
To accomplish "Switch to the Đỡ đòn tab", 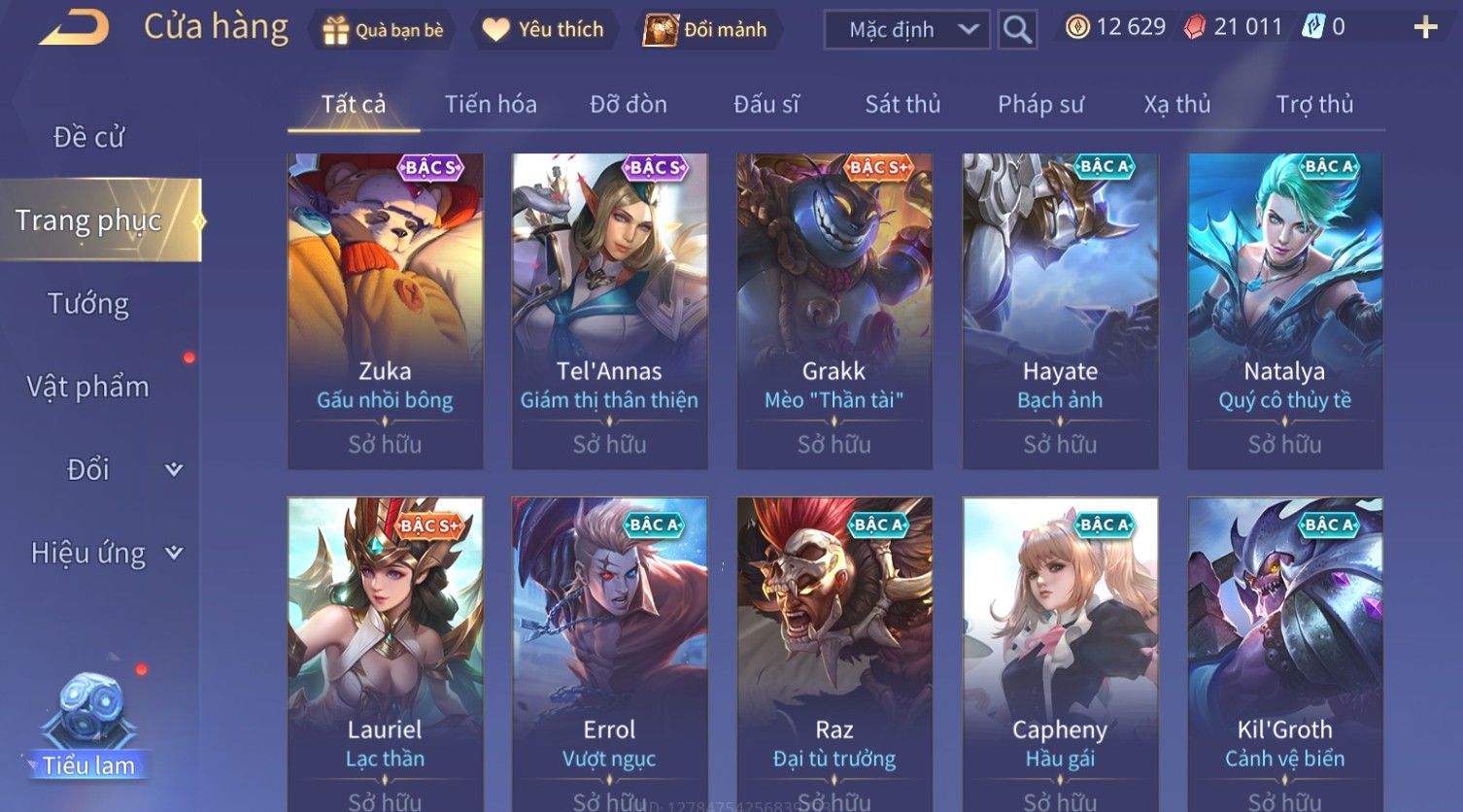I will pyautogui.click(x=629, y=104).
